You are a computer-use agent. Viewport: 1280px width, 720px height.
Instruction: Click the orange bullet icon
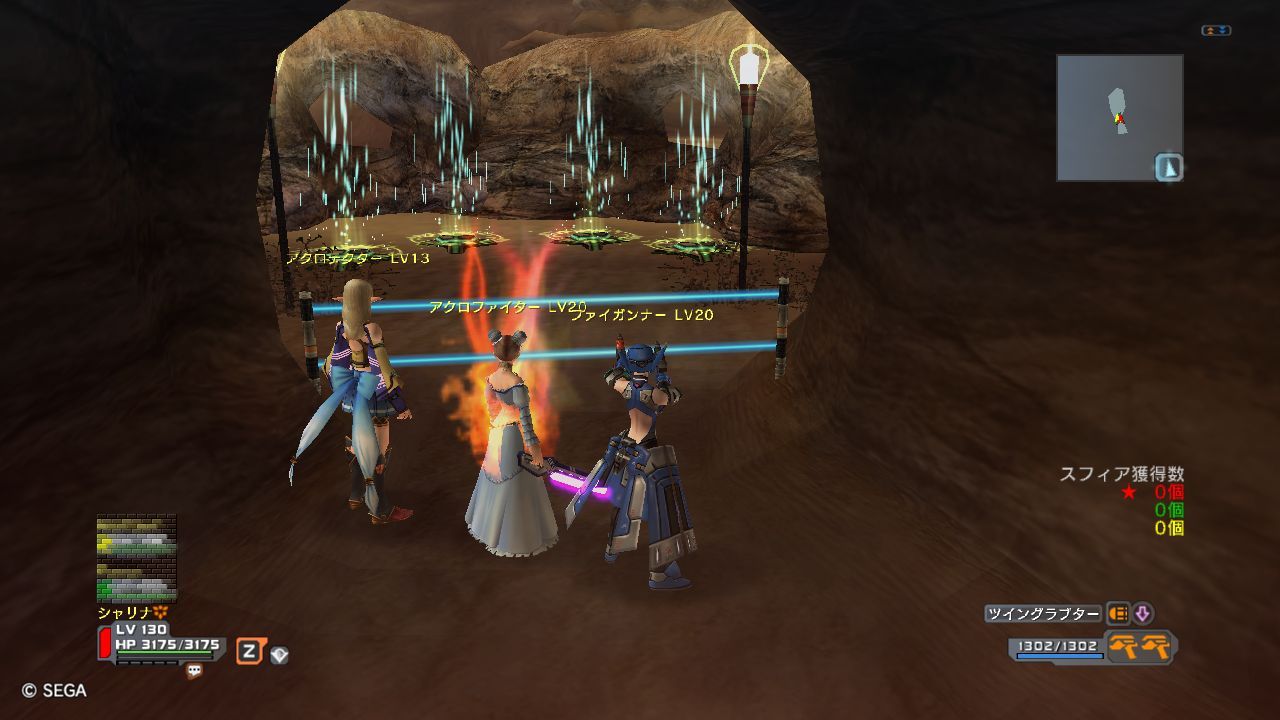click(1117, 614)
